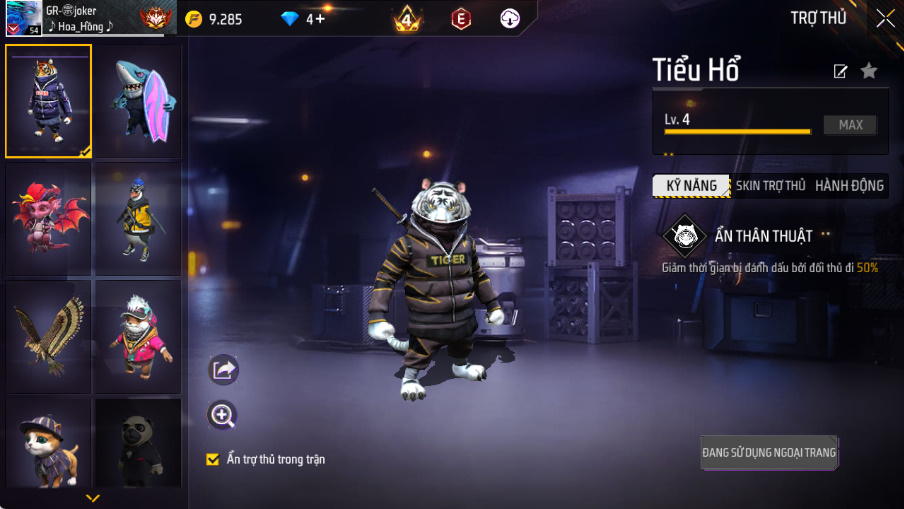Choose the dark panda pet thumbnail
This screenshot has height=509, width=904.
139,443
